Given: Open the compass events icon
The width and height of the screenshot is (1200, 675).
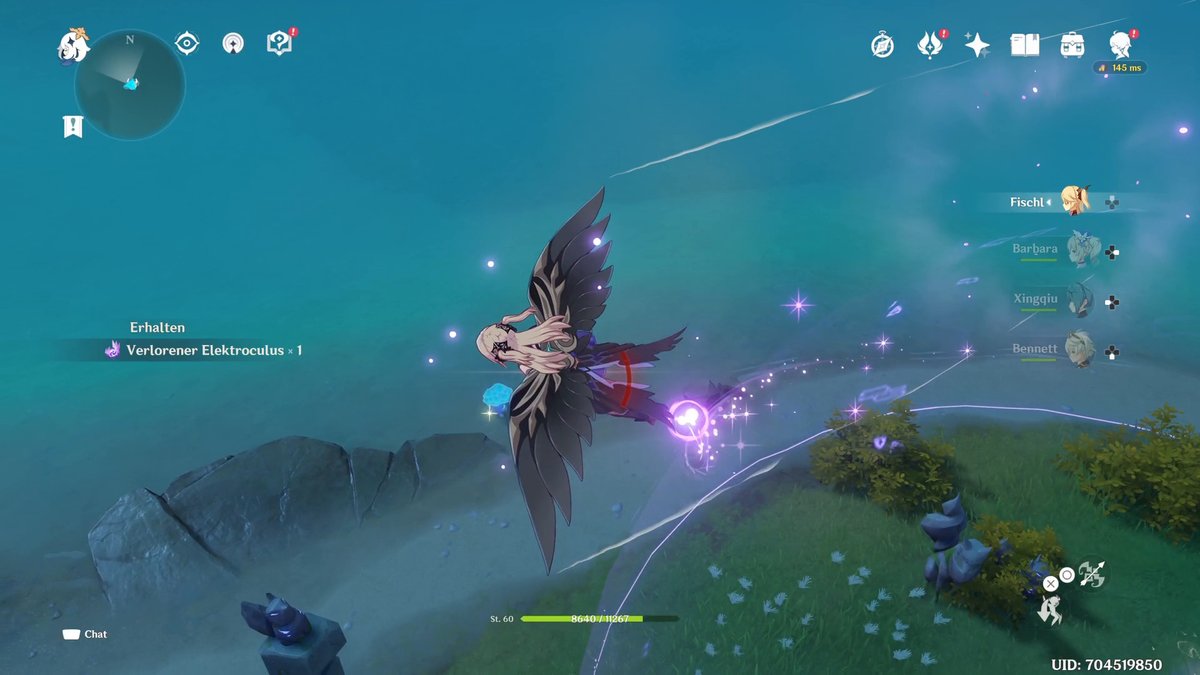Looking at the screenshot, I should tap(882, 45).
